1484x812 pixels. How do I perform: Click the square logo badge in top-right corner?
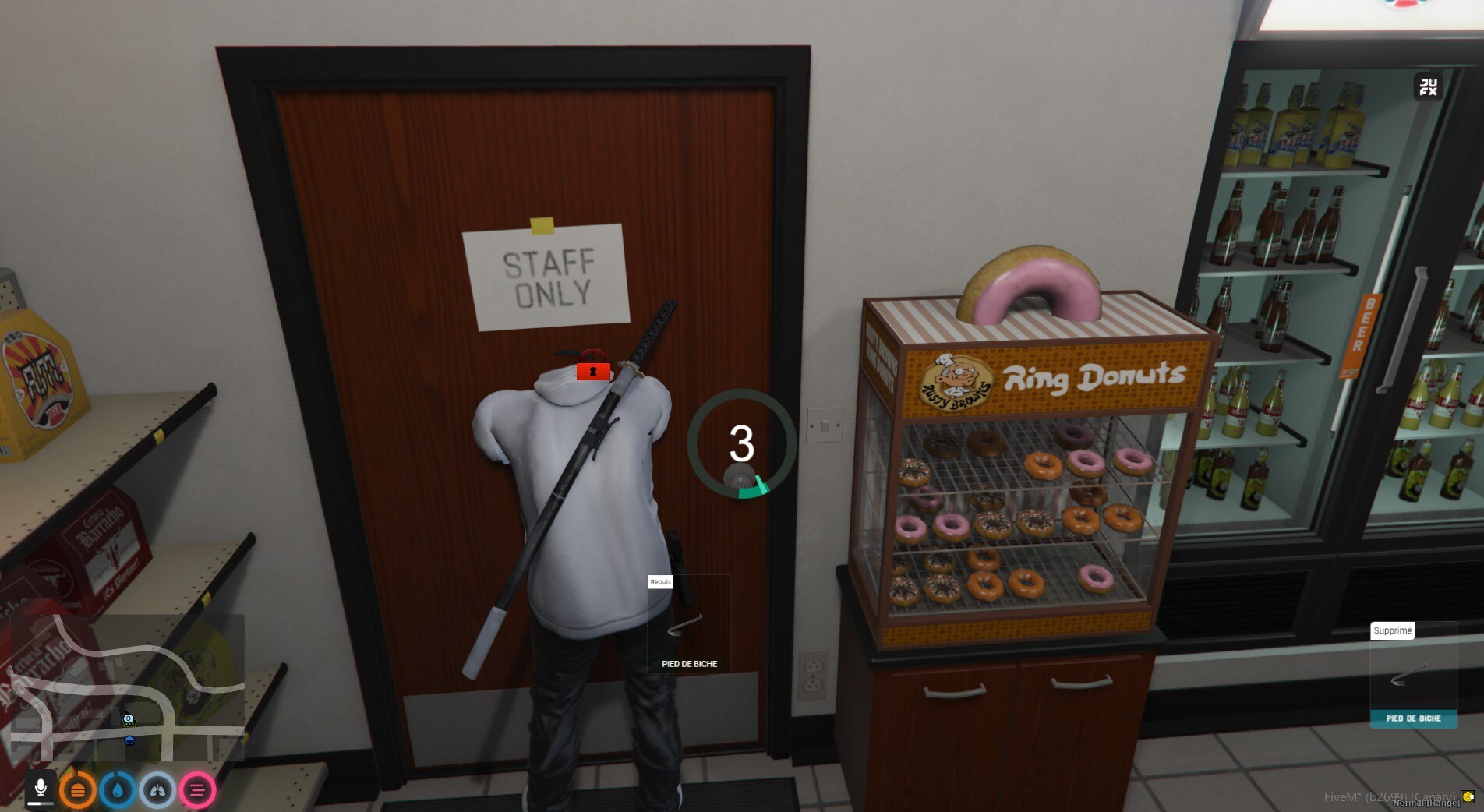(x=1428, y=86)
